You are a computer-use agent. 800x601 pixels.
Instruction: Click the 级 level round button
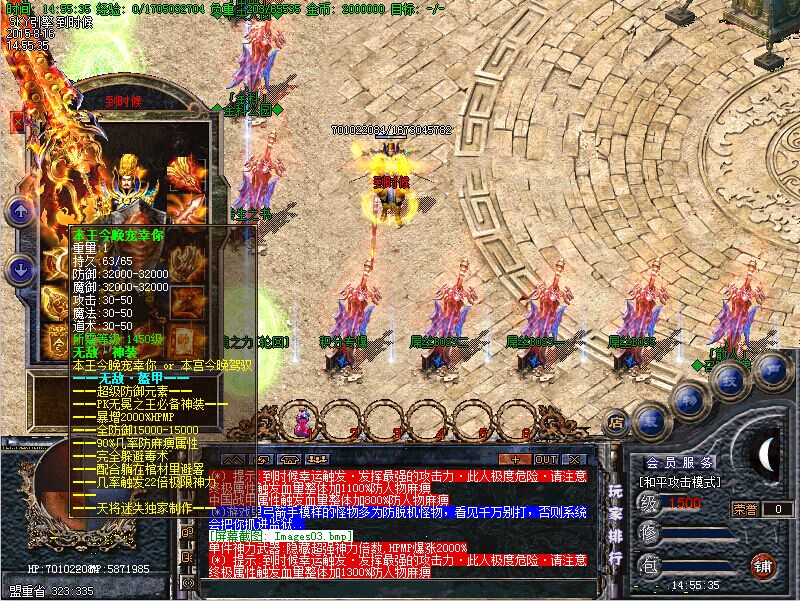pos(650,502)
